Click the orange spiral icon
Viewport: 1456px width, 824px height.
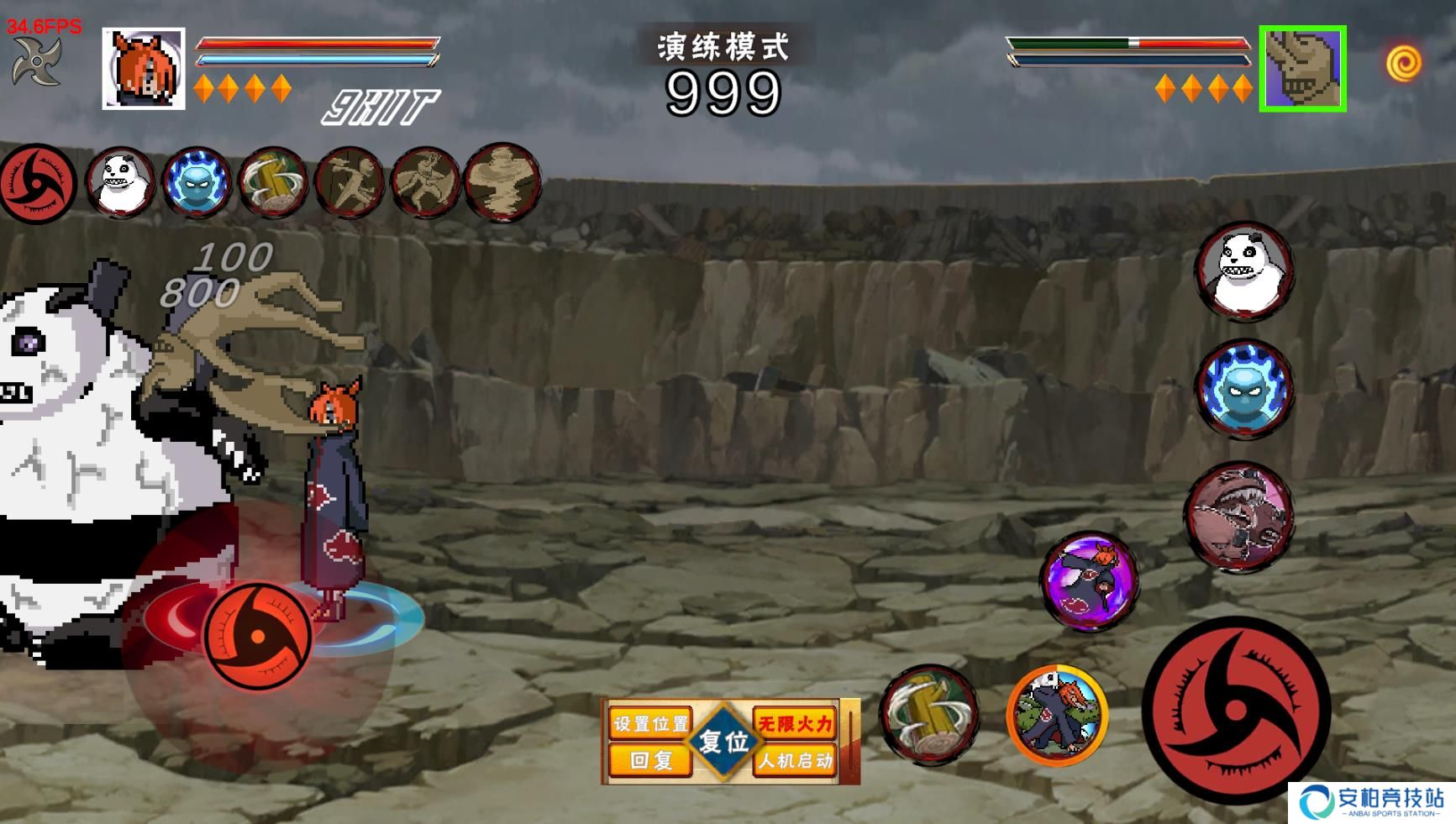[x=1403, y=63]
